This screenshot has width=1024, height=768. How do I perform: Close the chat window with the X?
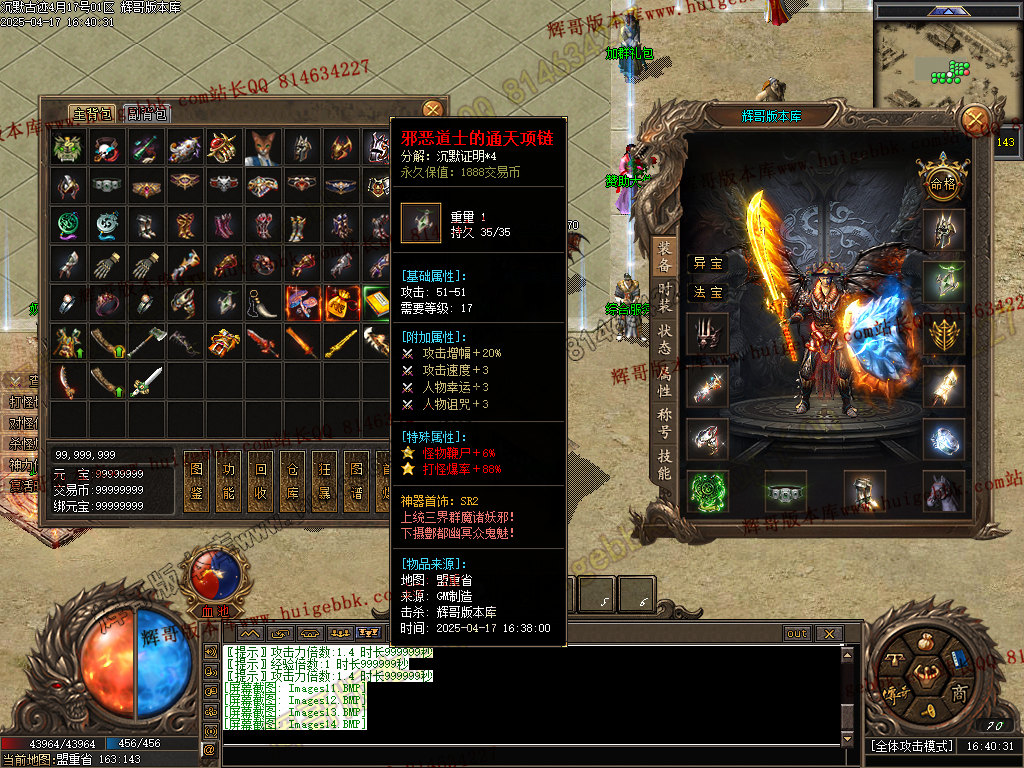pos(828,634)
